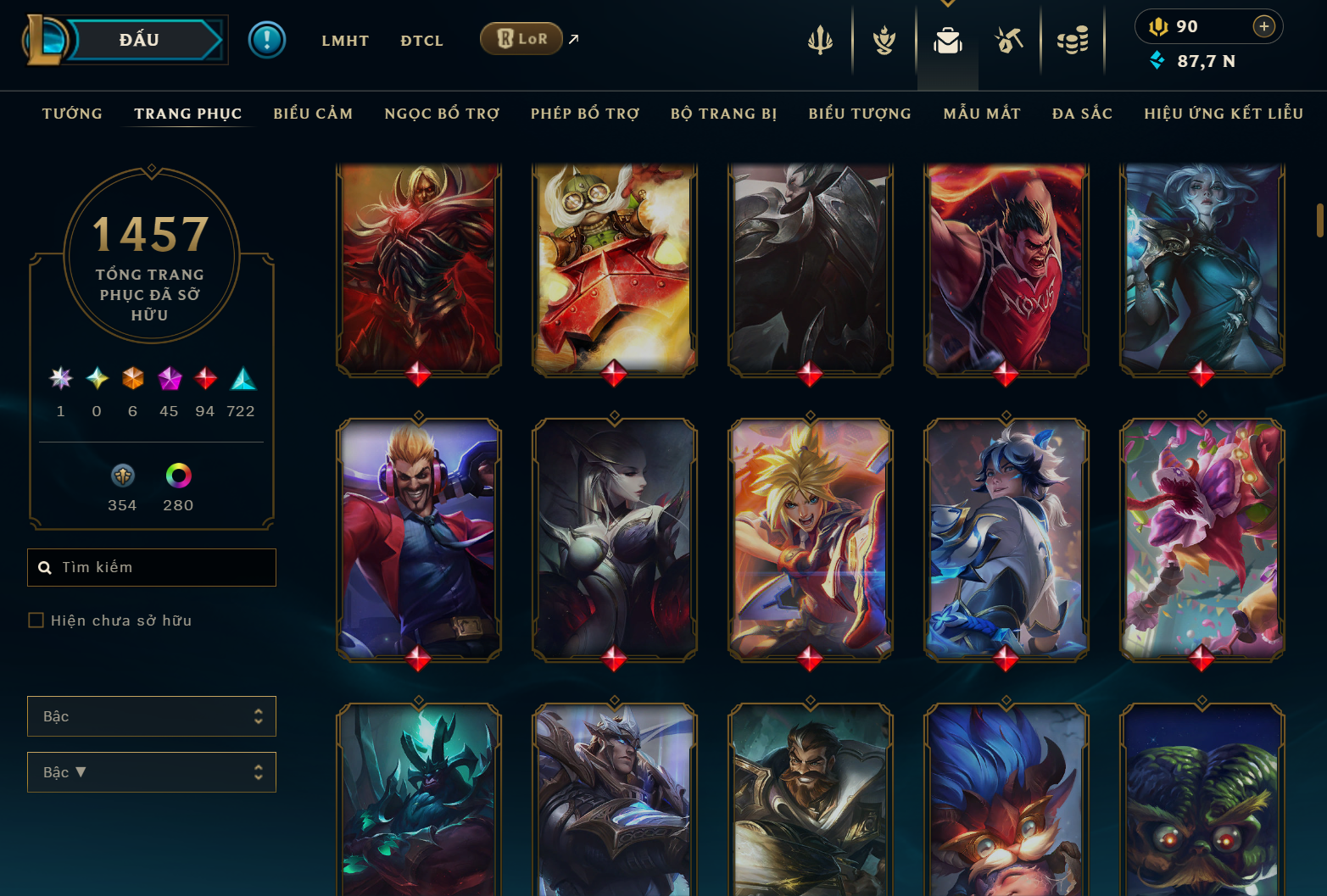Image resolution: width=1327 pixels, height=896 pixels.
Task: Select the PHÉP BỔ TRỢ tab
Action: pos(585,114)
